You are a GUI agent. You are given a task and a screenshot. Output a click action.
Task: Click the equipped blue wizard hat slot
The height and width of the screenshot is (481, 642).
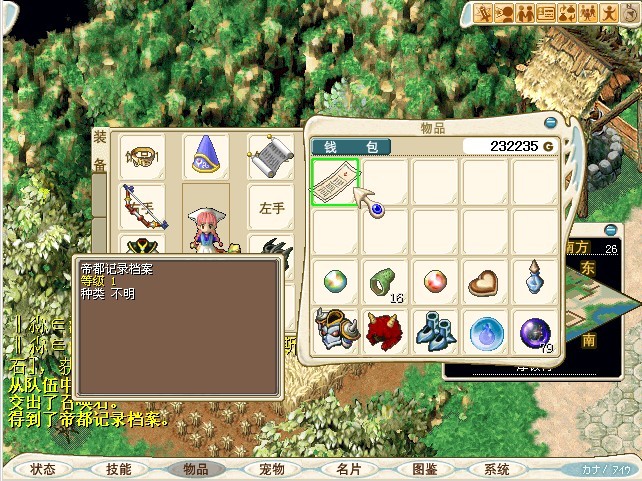(x=207, y=156)
